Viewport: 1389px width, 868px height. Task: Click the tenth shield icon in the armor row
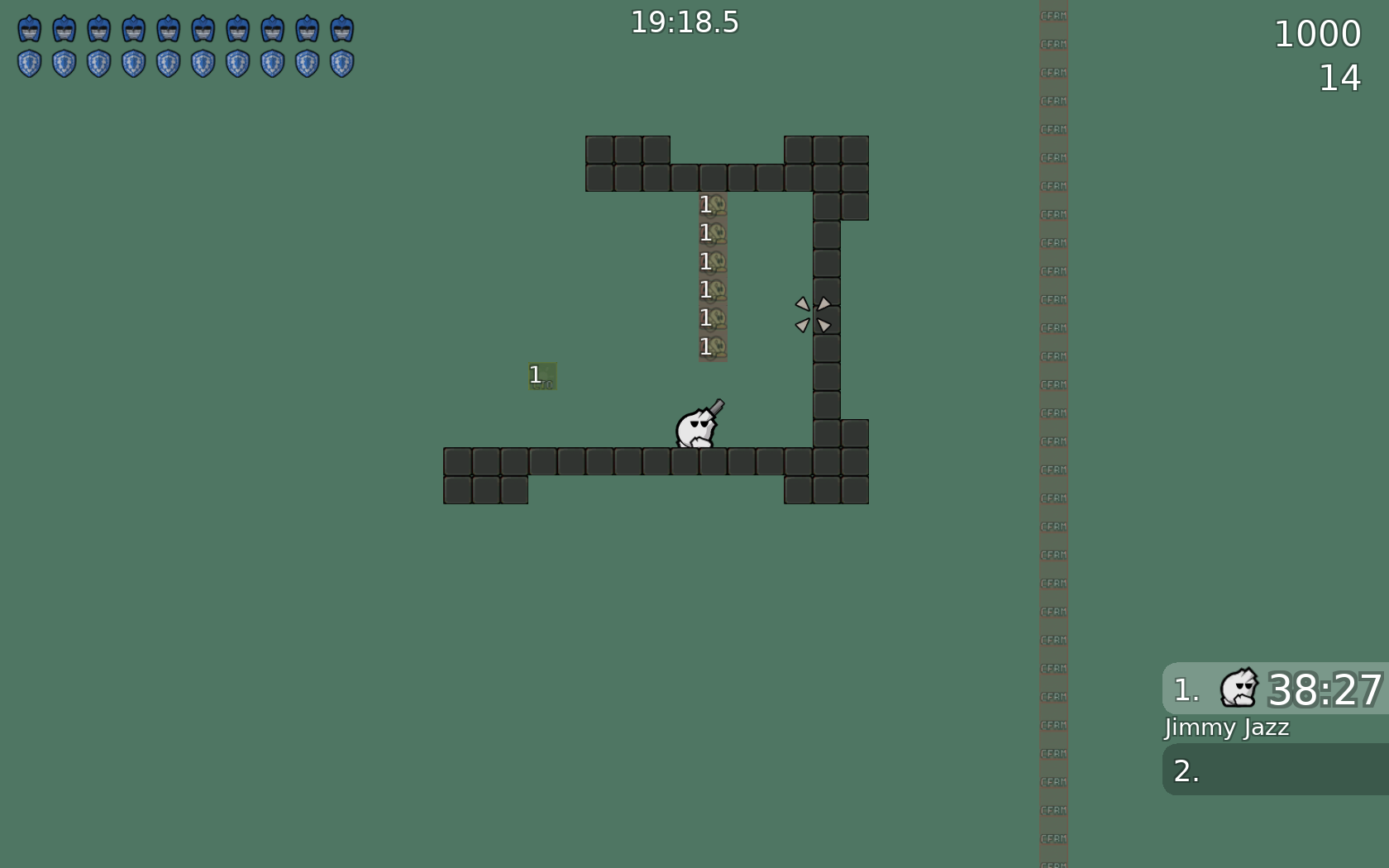(342, 62)
